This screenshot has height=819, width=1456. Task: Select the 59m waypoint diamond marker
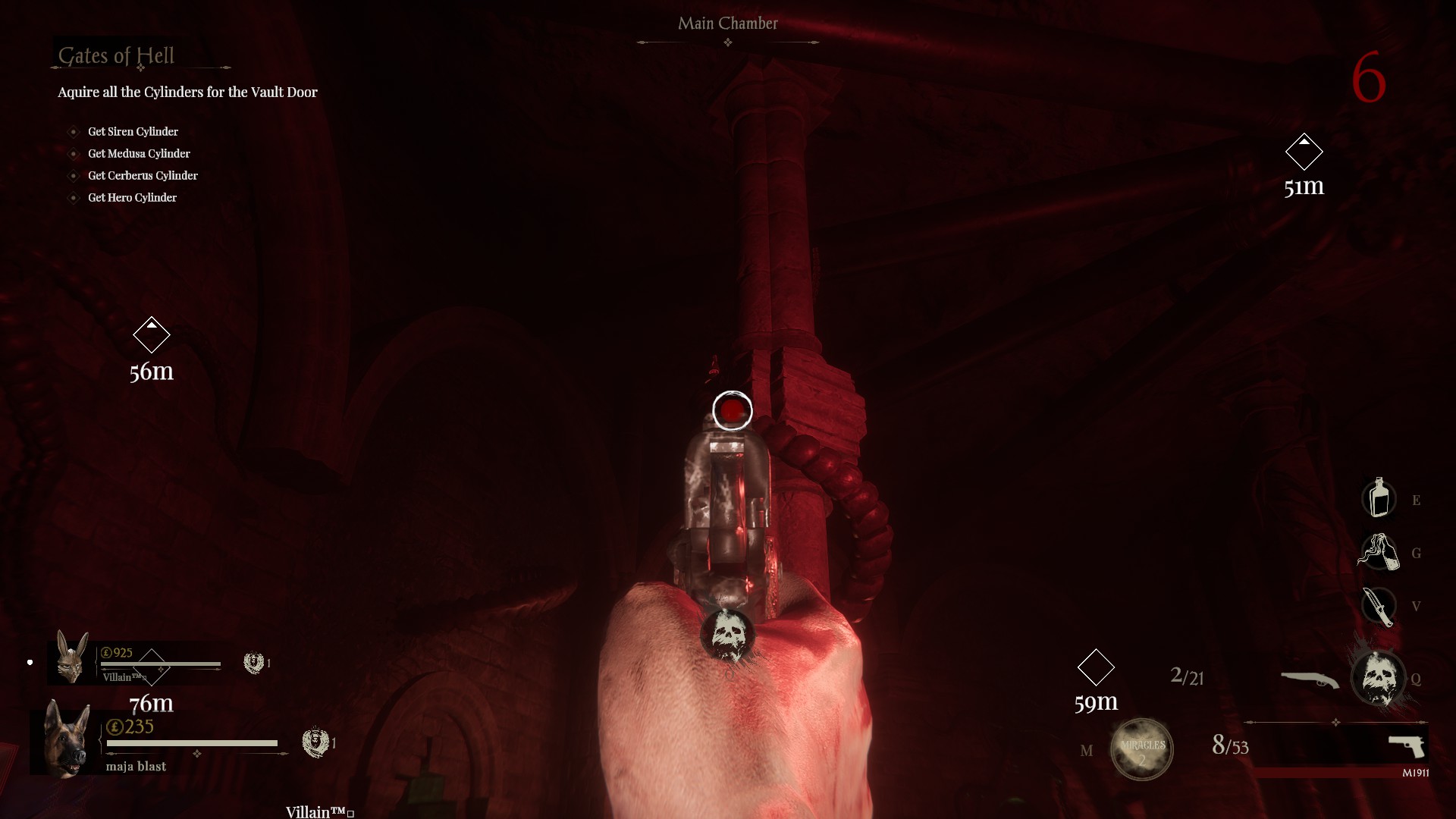coord(1096,667)
